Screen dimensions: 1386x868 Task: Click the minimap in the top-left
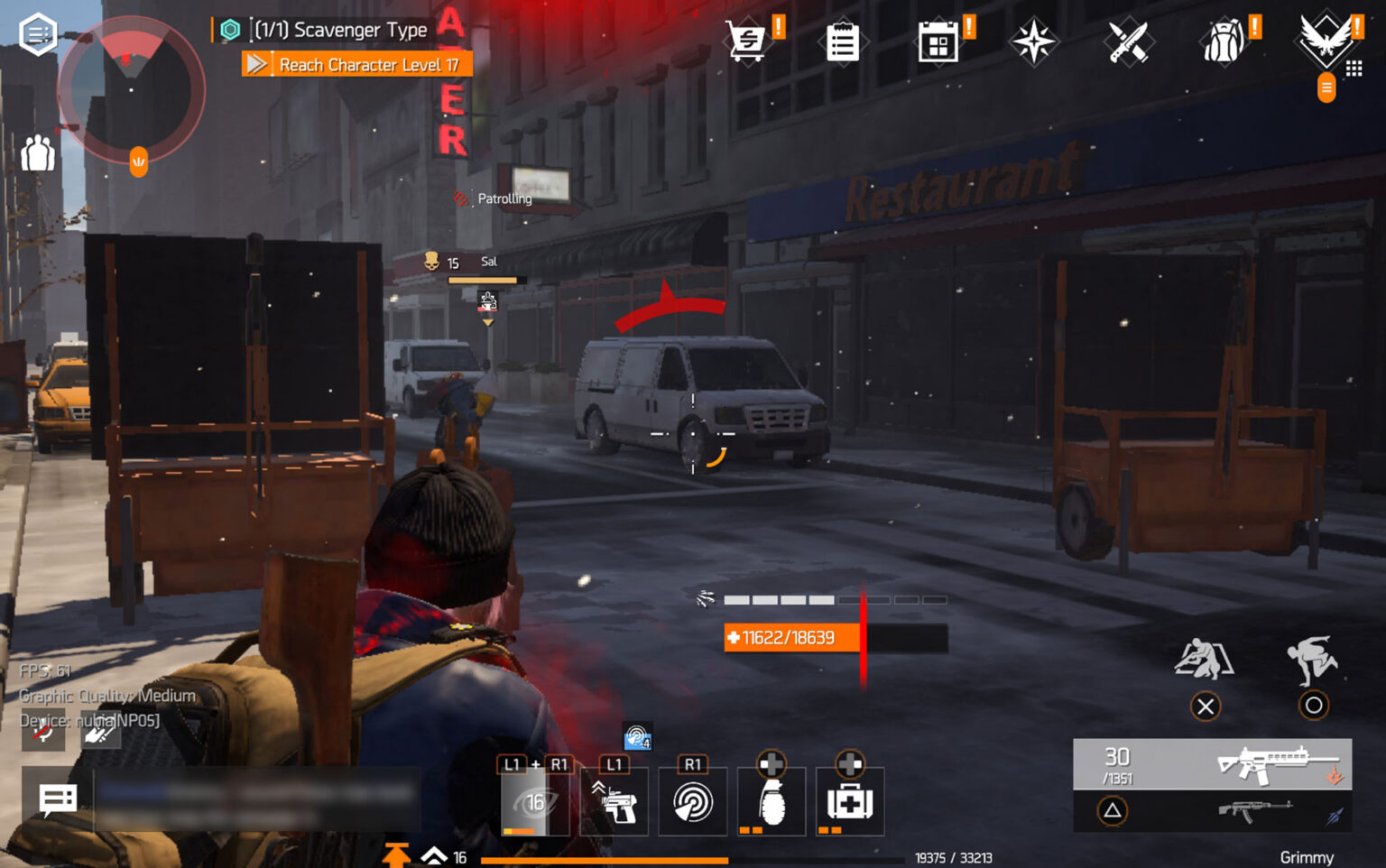pos(130,90)
